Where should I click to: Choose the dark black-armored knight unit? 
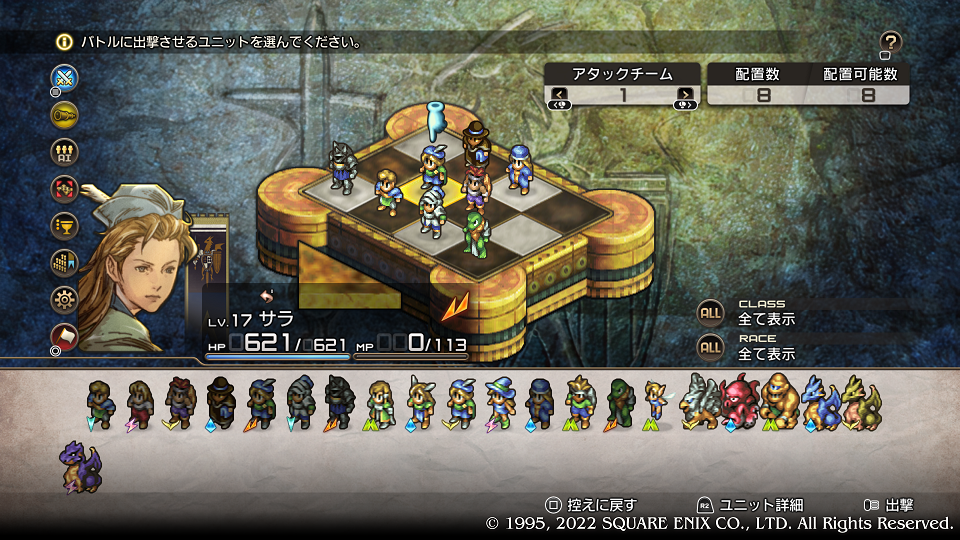pyautogui.click(x=341, y=400)
